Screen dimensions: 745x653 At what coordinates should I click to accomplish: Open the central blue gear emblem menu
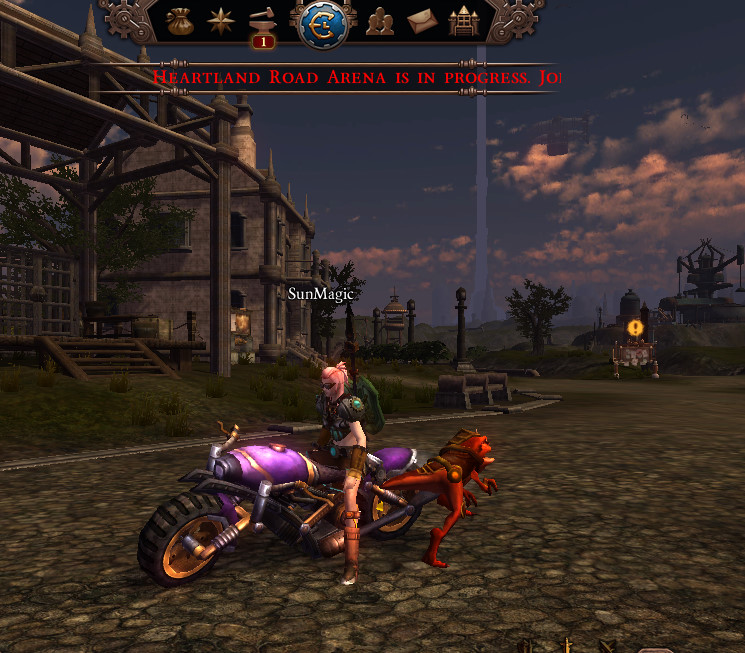(321, 21)
